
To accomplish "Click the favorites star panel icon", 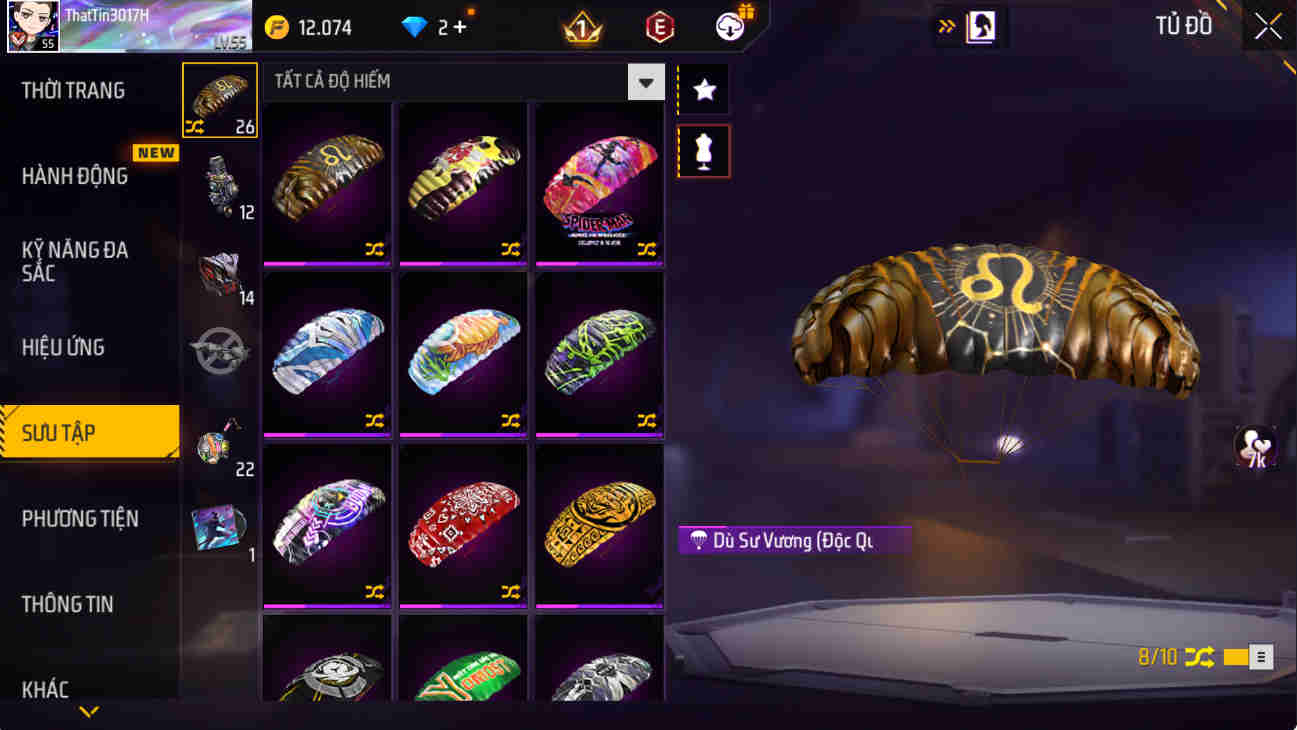I will coord(703,89).
